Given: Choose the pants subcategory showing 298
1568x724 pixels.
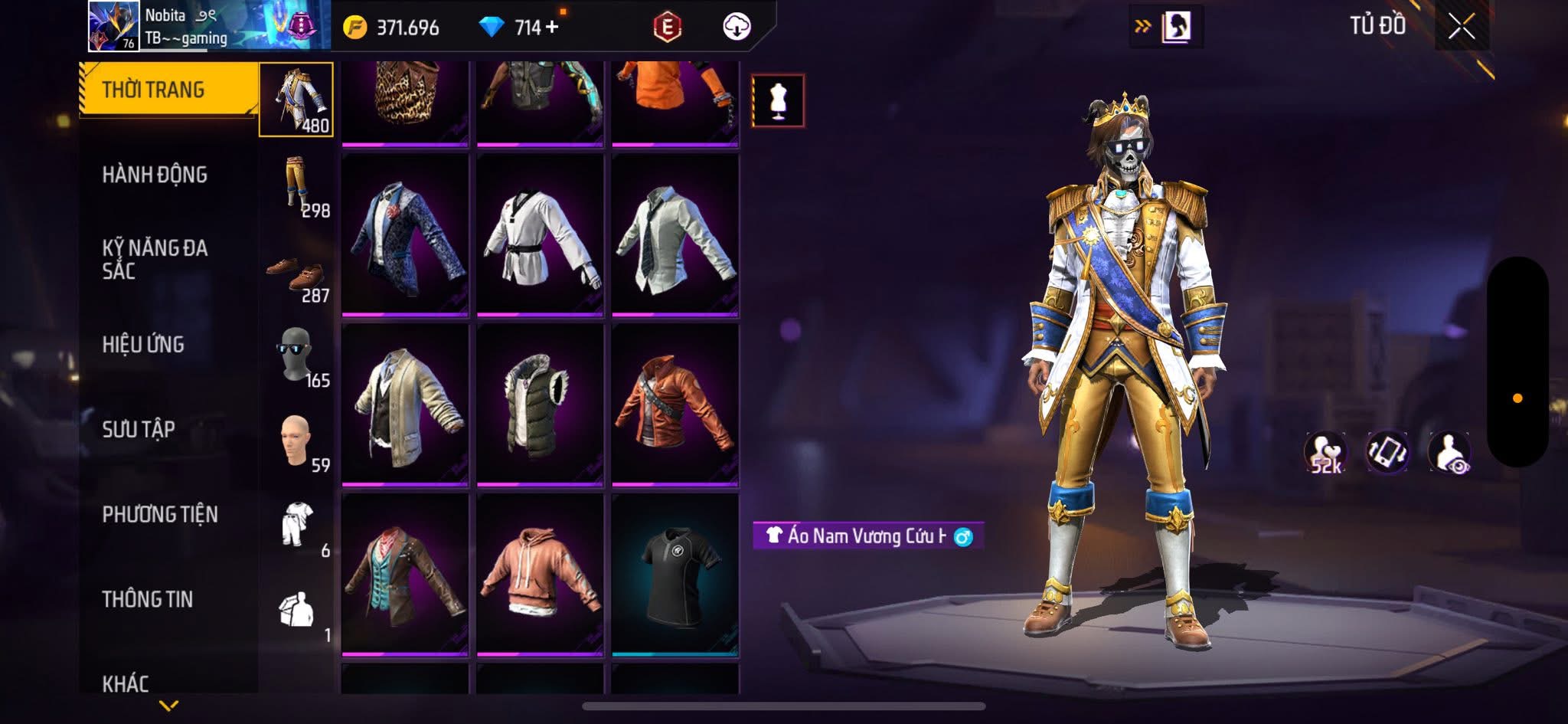Looking at the screenshot, I should click(297, 185).
